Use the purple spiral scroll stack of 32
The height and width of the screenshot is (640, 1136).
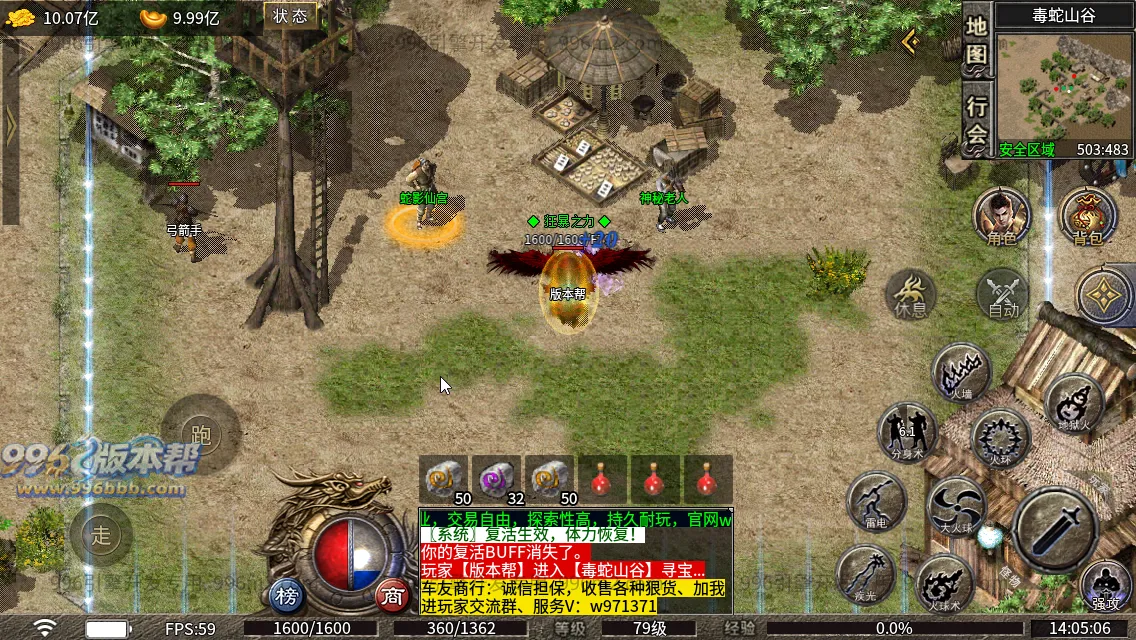click(x=497, y=480)
